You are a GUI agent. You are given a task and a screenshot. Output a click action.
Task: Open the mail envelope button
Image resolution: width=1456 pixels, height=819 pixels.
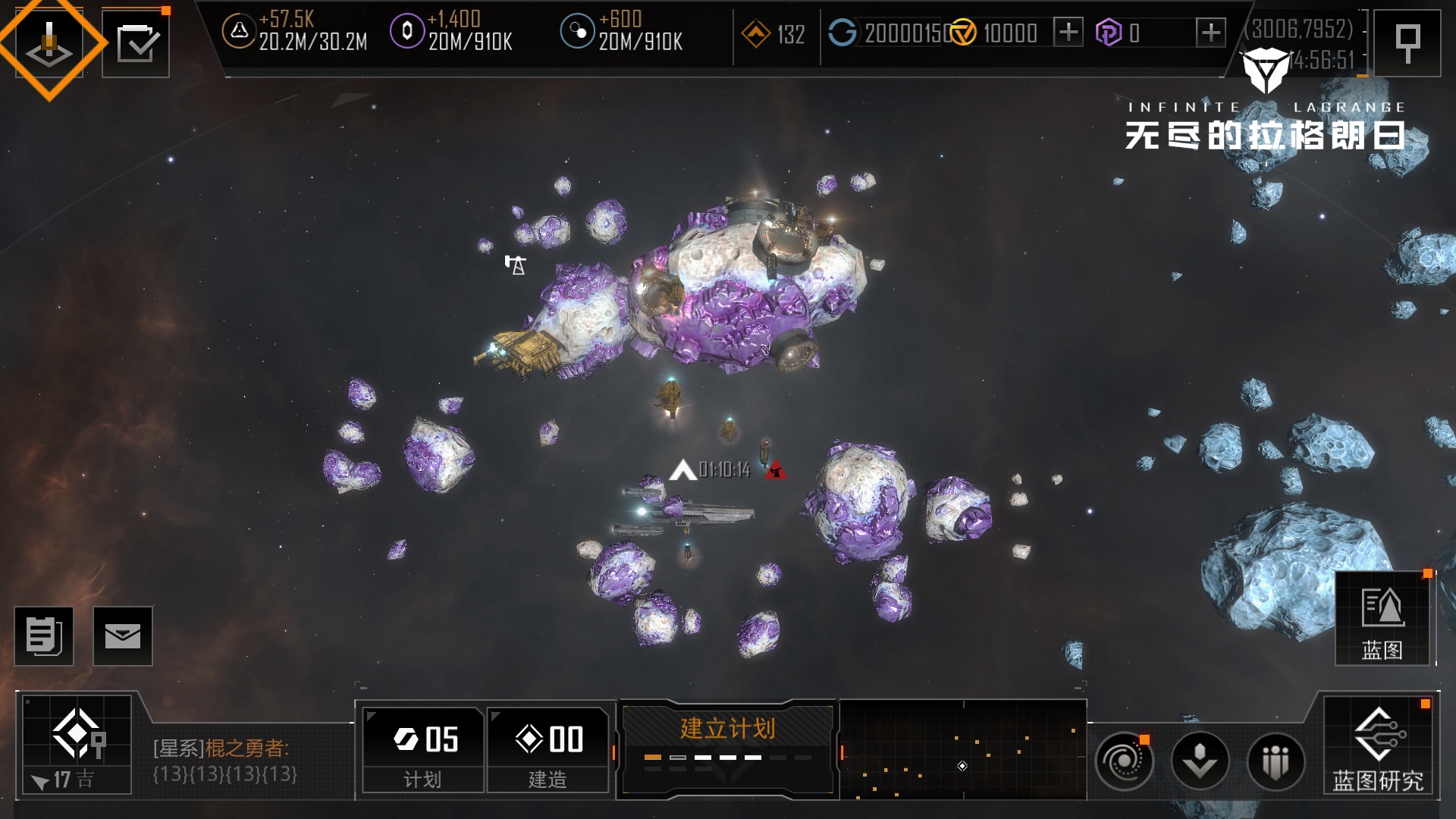(x=123, y=636)
